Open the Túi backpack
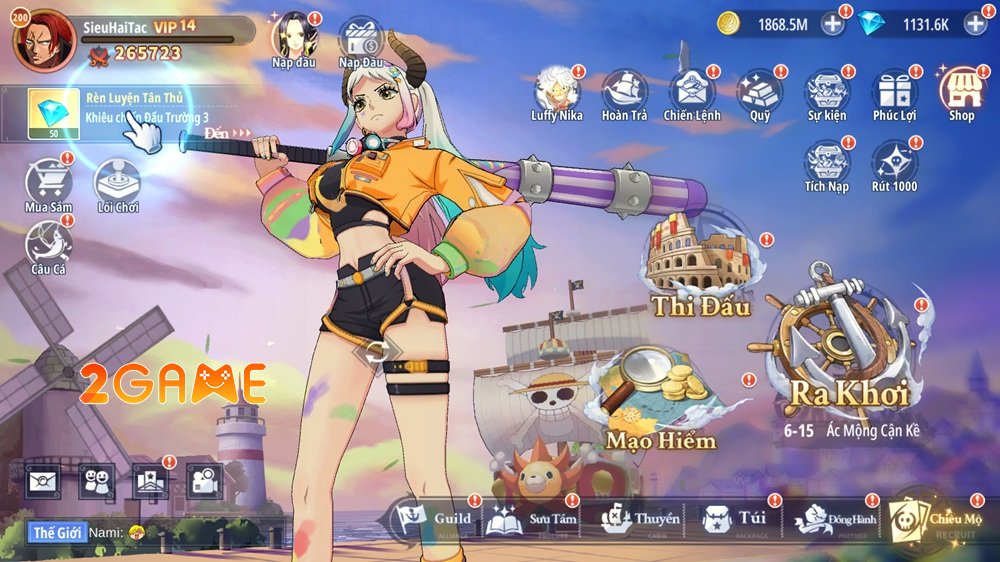The image size is (1000, 562). 735,520
